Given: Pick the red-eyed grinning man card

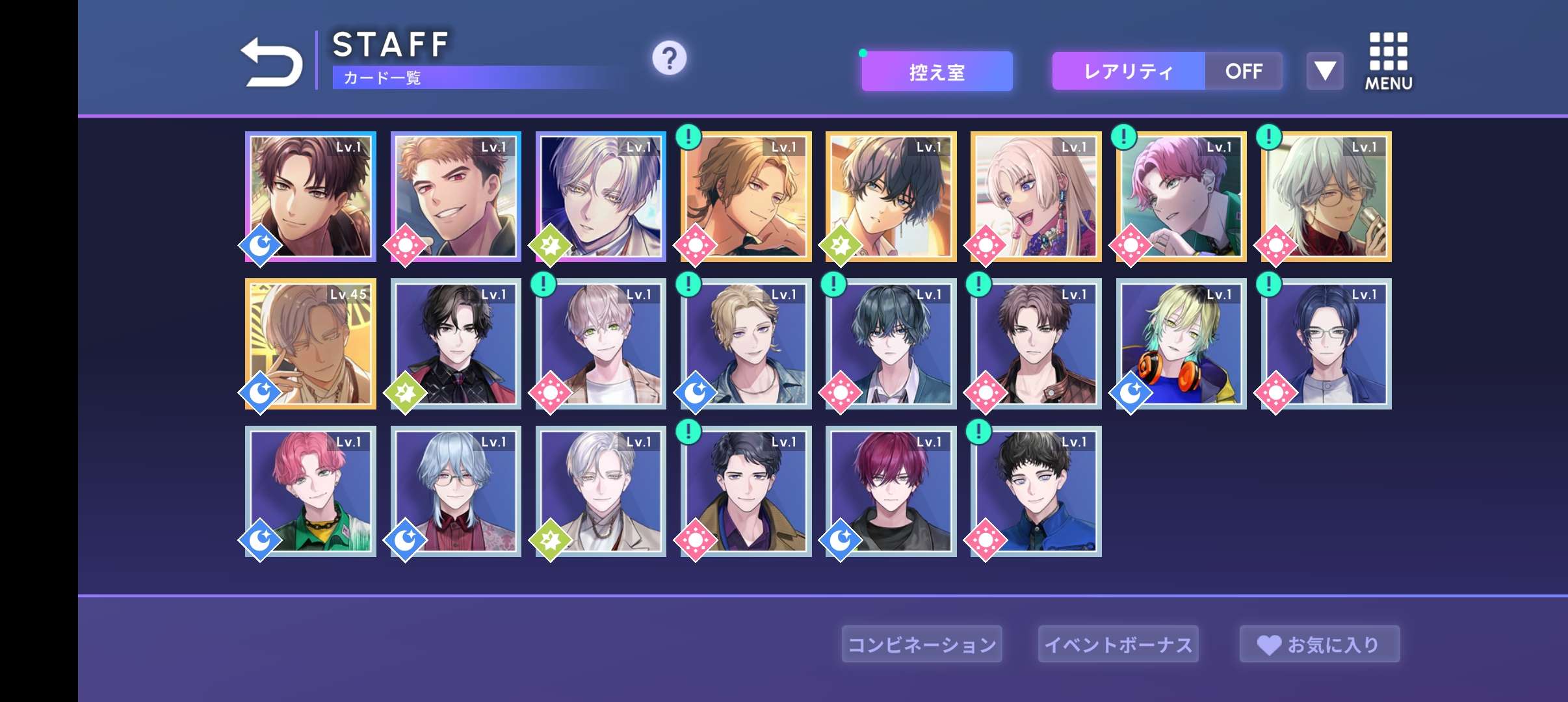Looking at the screenshot, I should coord(456,197).
